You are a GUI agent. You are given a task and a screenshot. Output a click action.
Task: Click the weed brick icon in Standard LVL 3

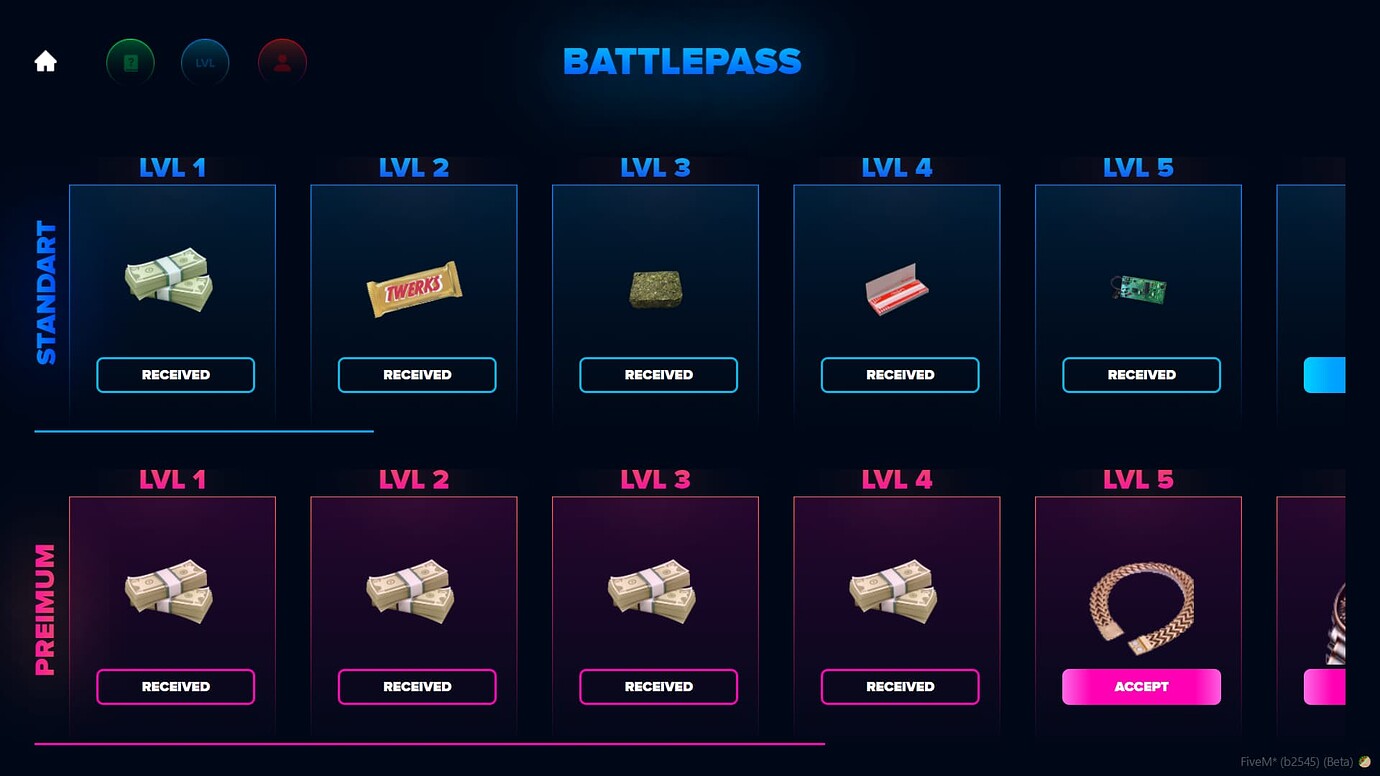655,289
